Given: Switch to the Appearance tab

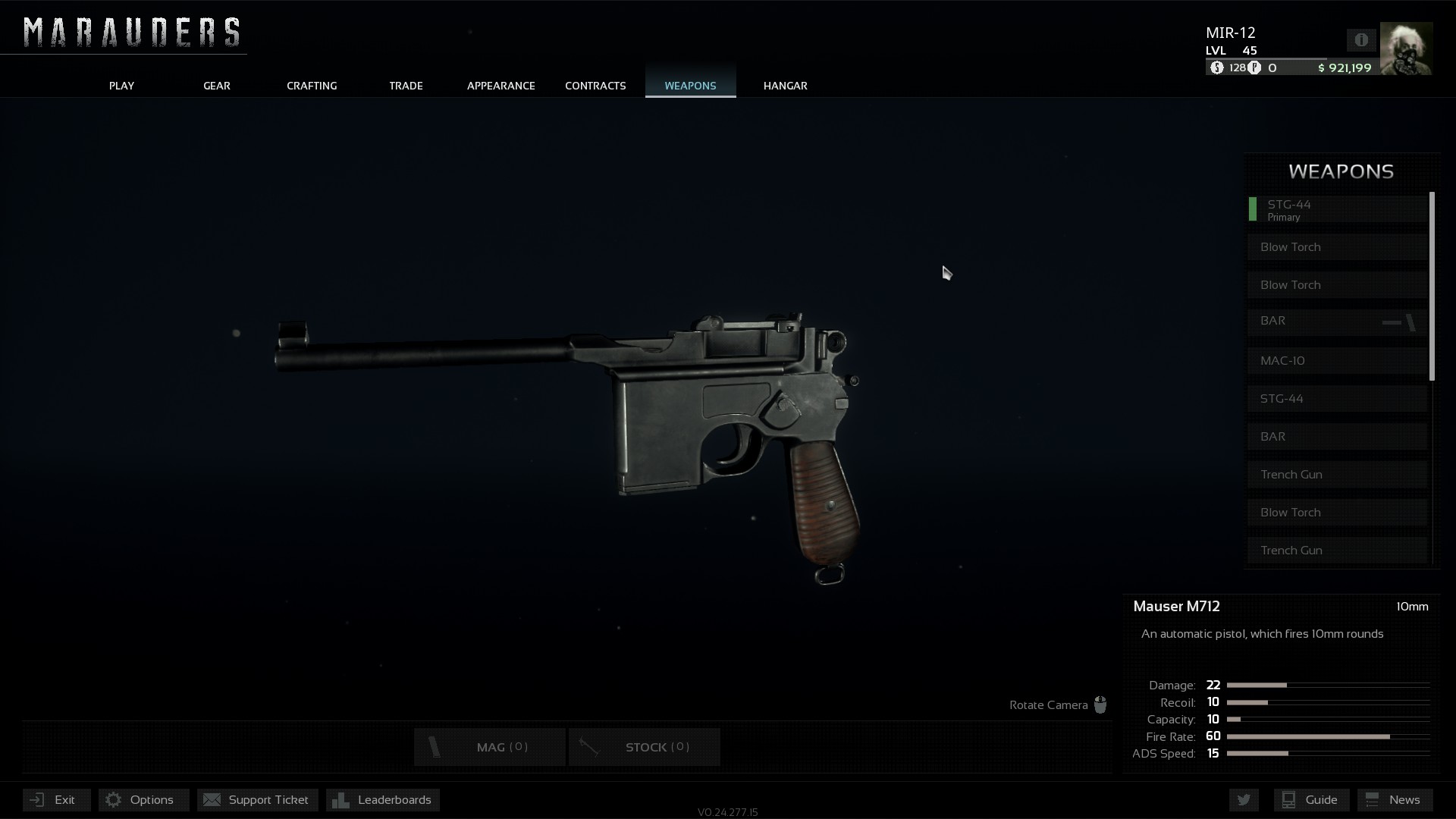Looking at the screenshot, I should (500, 86).
